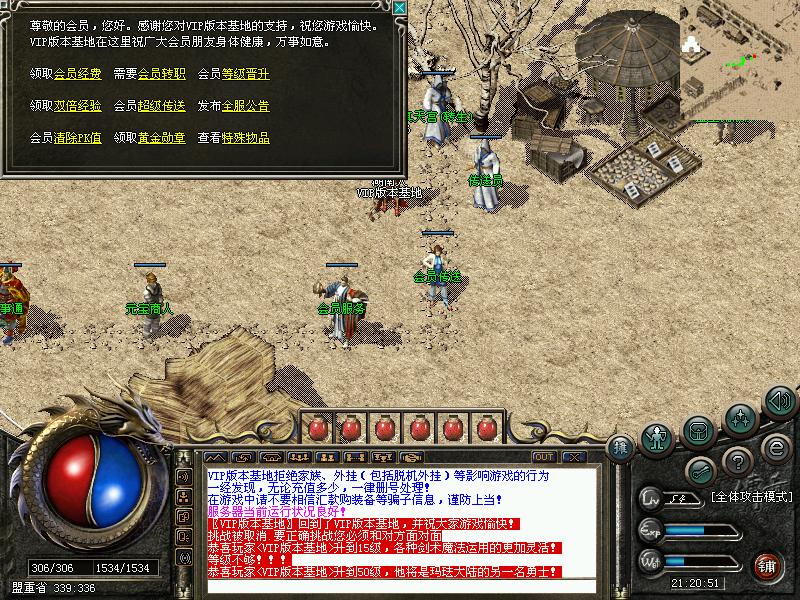
Task: Select the 等级晋升 level promotion link
Action: (x=245, y=74)
